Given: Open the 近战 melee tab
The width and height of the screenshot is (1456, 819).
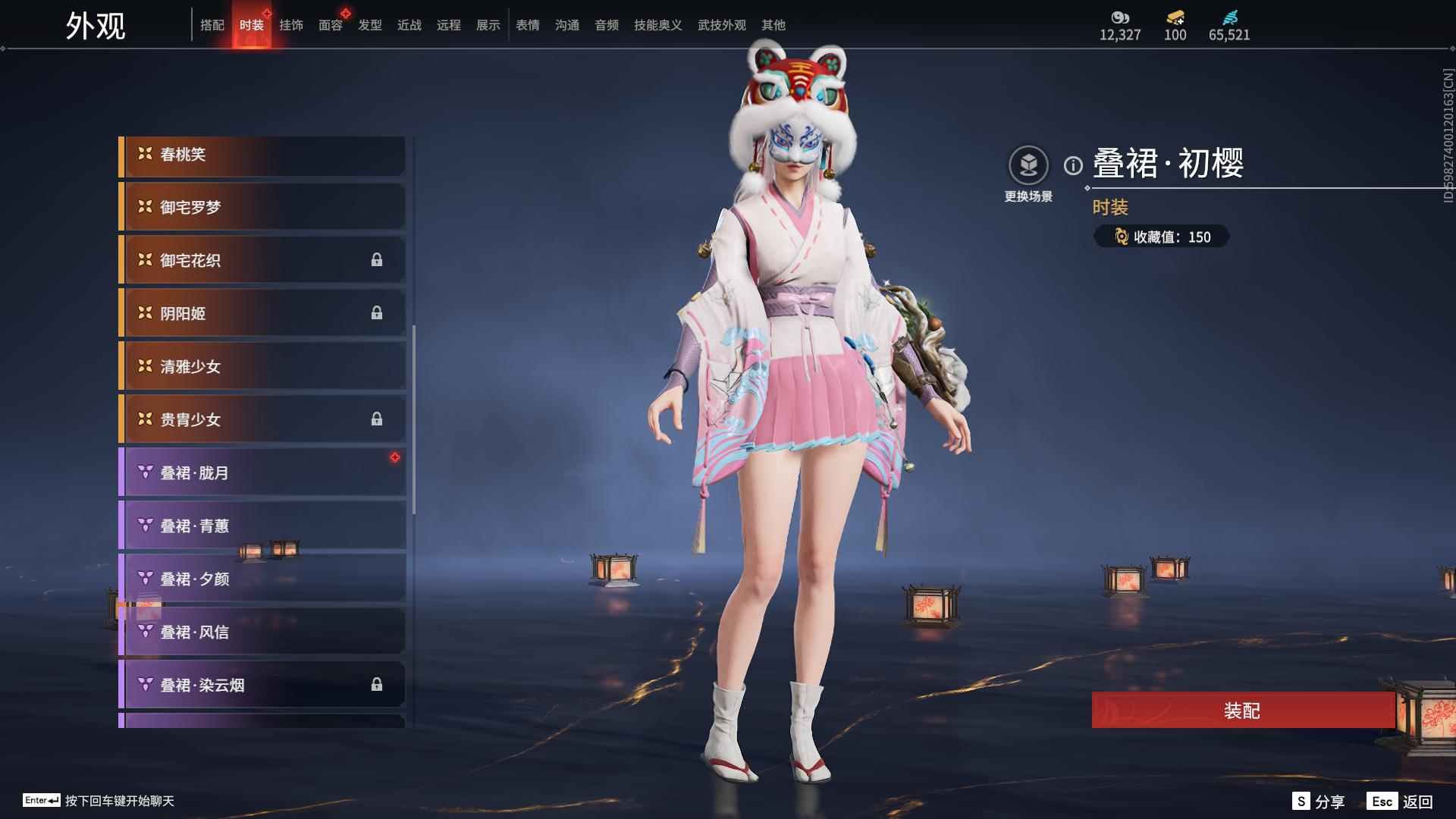Looking at the screenshot, I should pos(409,25).
